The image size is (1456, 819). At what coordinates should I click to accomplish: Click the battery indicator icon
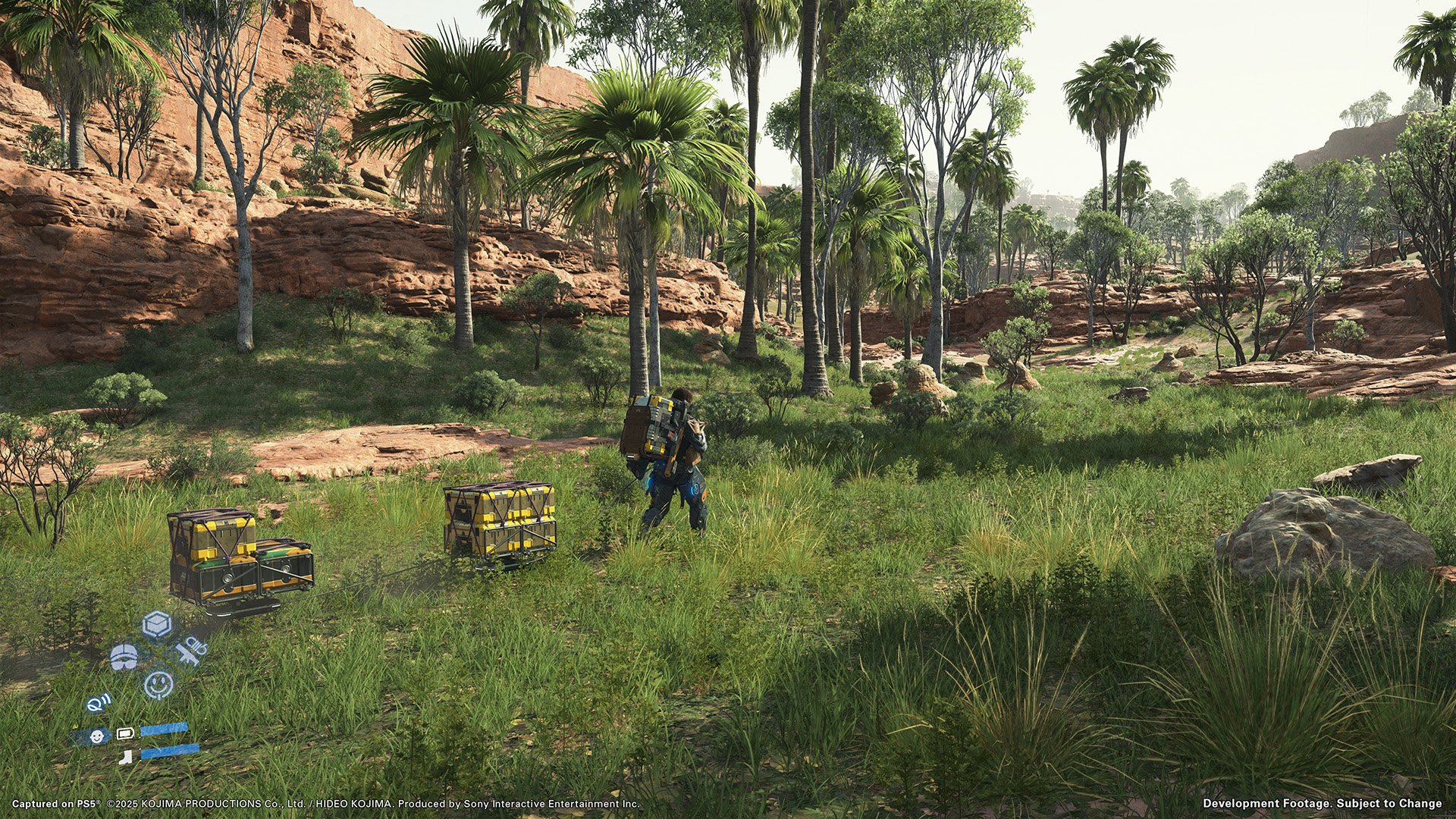click(125, 733)
